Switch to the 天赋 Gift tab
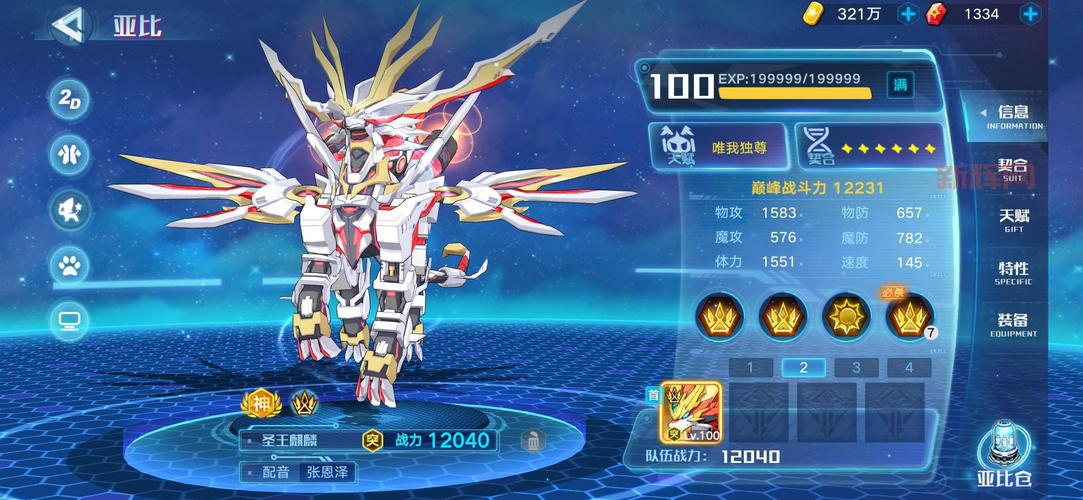Viewport: 1083px width, 500px height. click(1013, 220)
